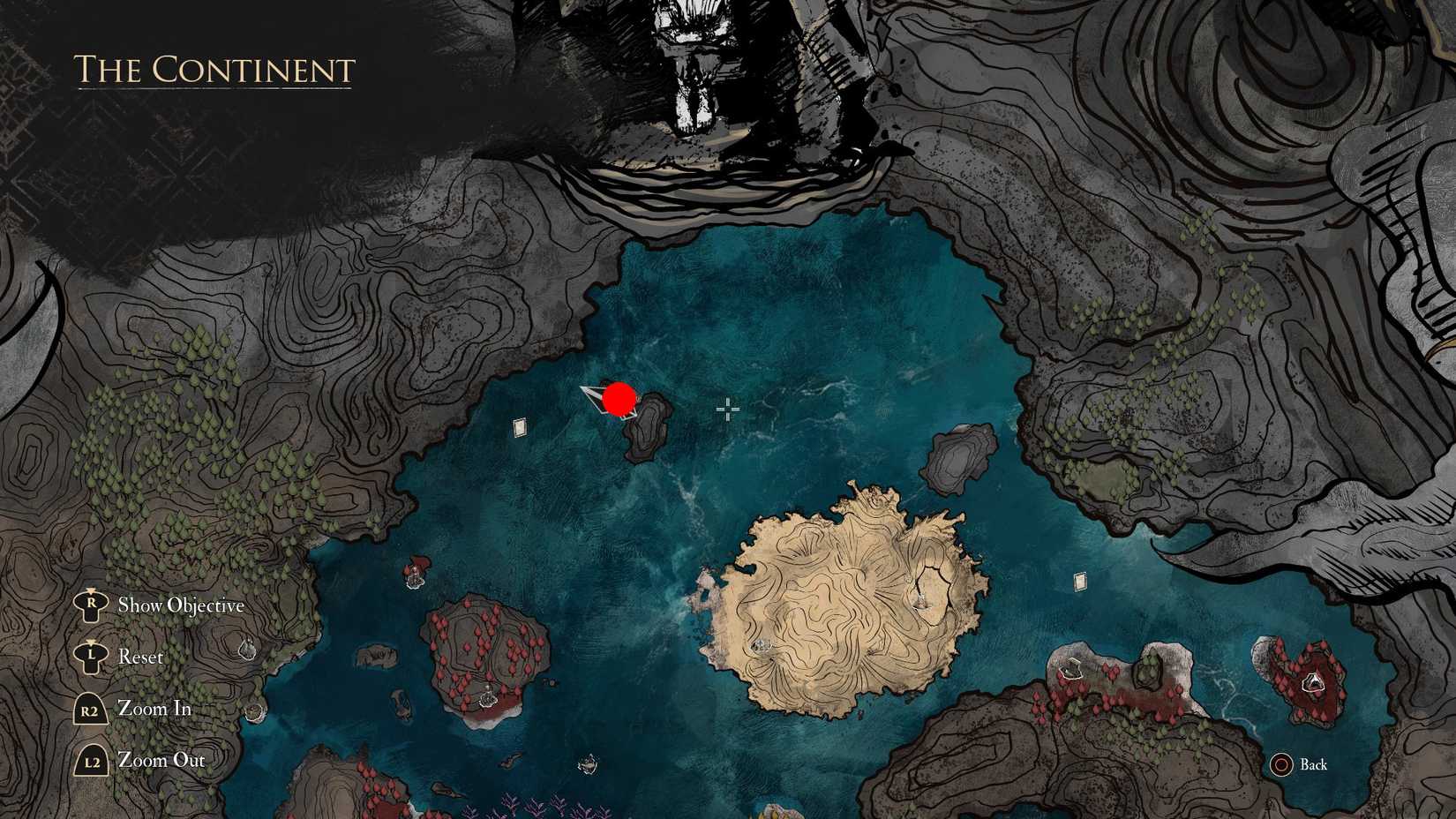Select the white ship cursor beside the red marker
Image resolution: width=1456 pixels, height=819 pixels.
(598, 402)
